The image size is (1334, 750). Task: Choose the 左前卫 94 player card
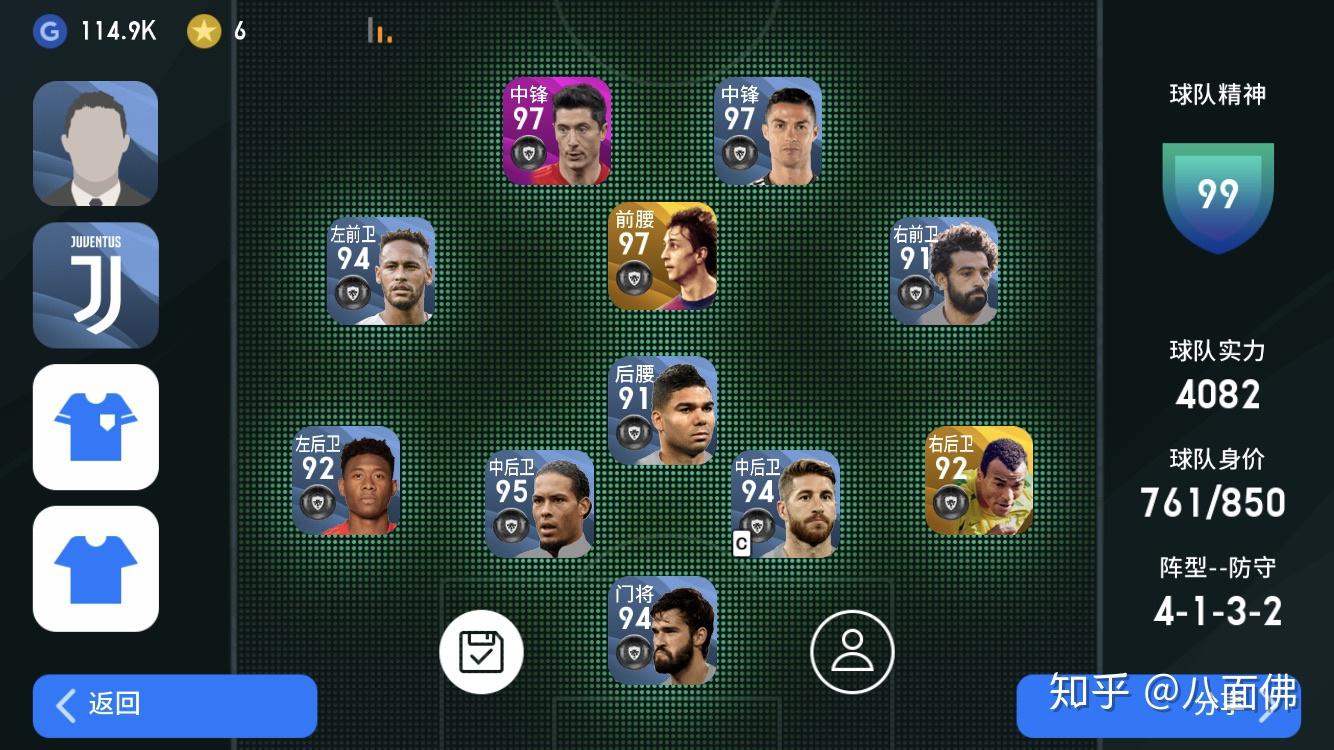[x=381, y=271]
